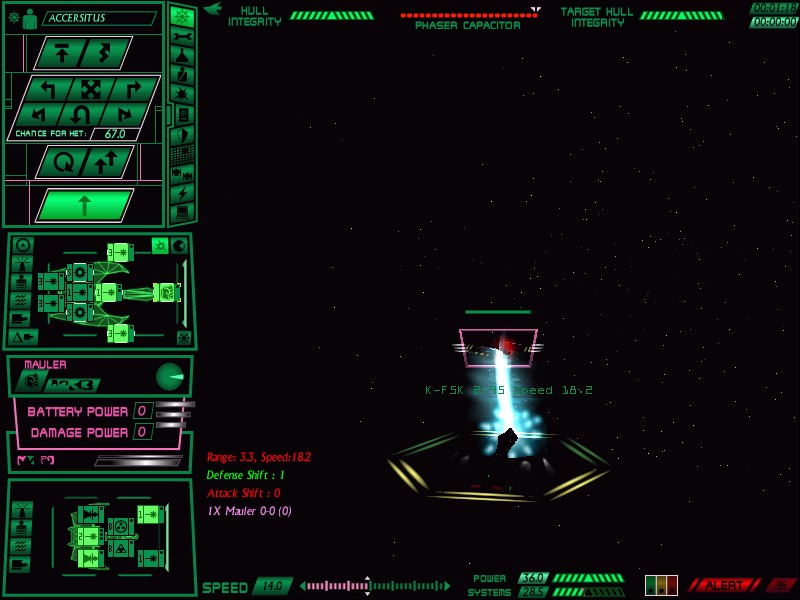Toggle the red Alert status button
This screenshot has height=600, width=800.
coord(725,585)
